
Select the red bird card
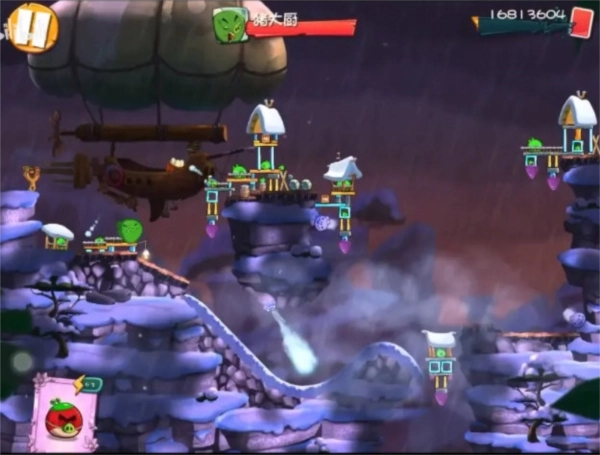(x=65, y=415)
